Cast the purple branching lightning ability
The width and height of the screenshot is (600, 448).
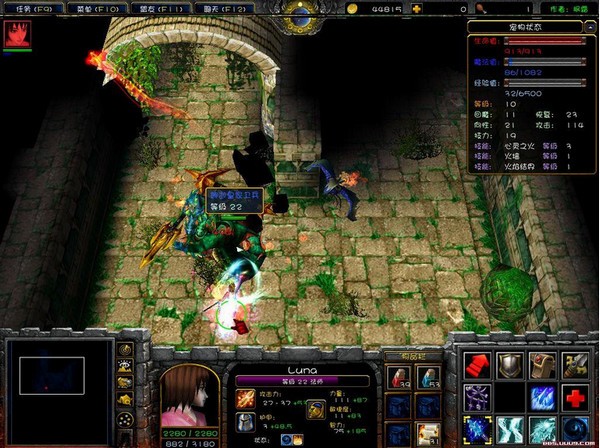(x=478, y=398)
